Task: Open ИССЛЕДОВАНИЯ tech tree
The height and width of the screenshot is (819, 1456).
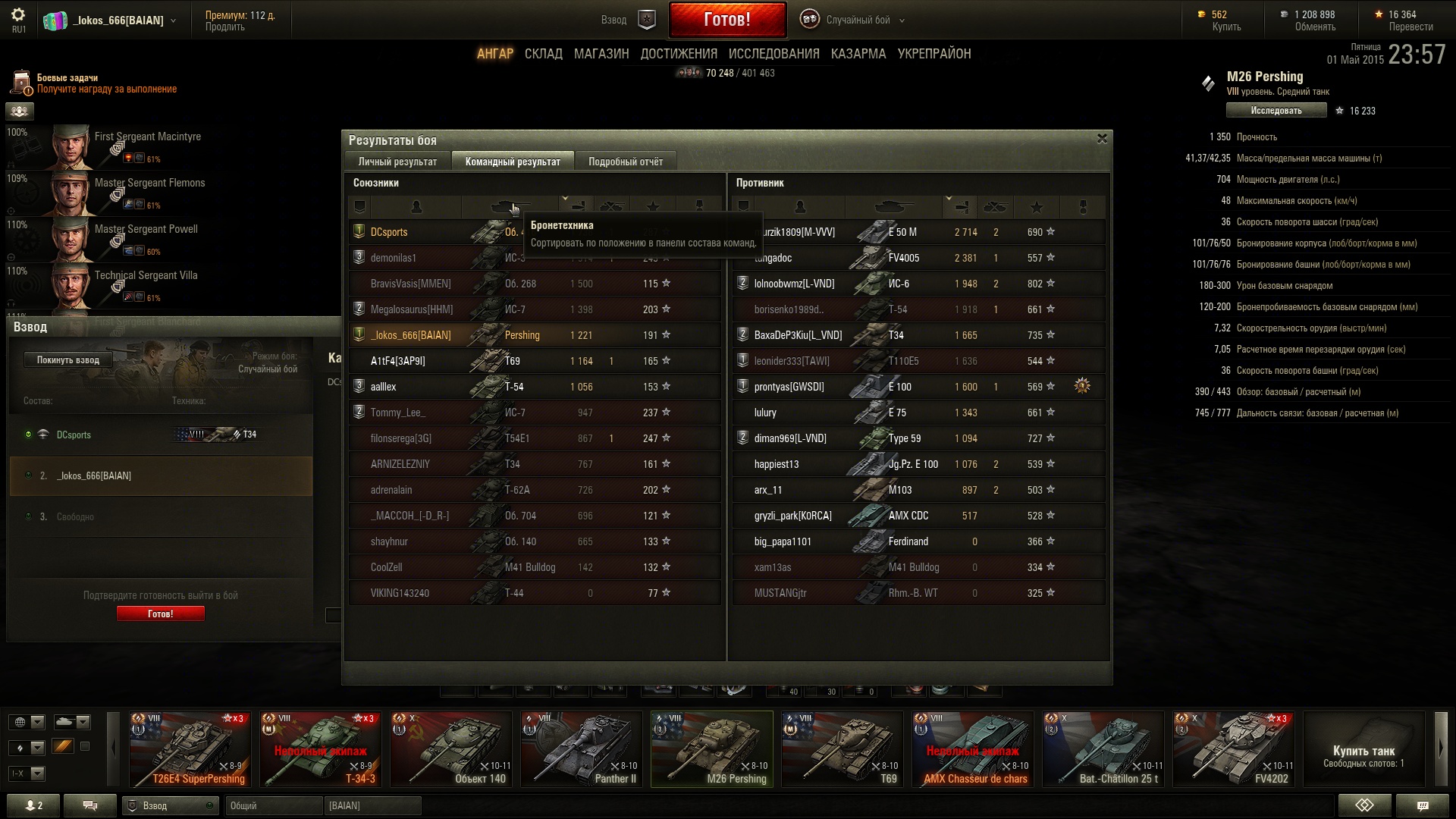Action: 773,54
